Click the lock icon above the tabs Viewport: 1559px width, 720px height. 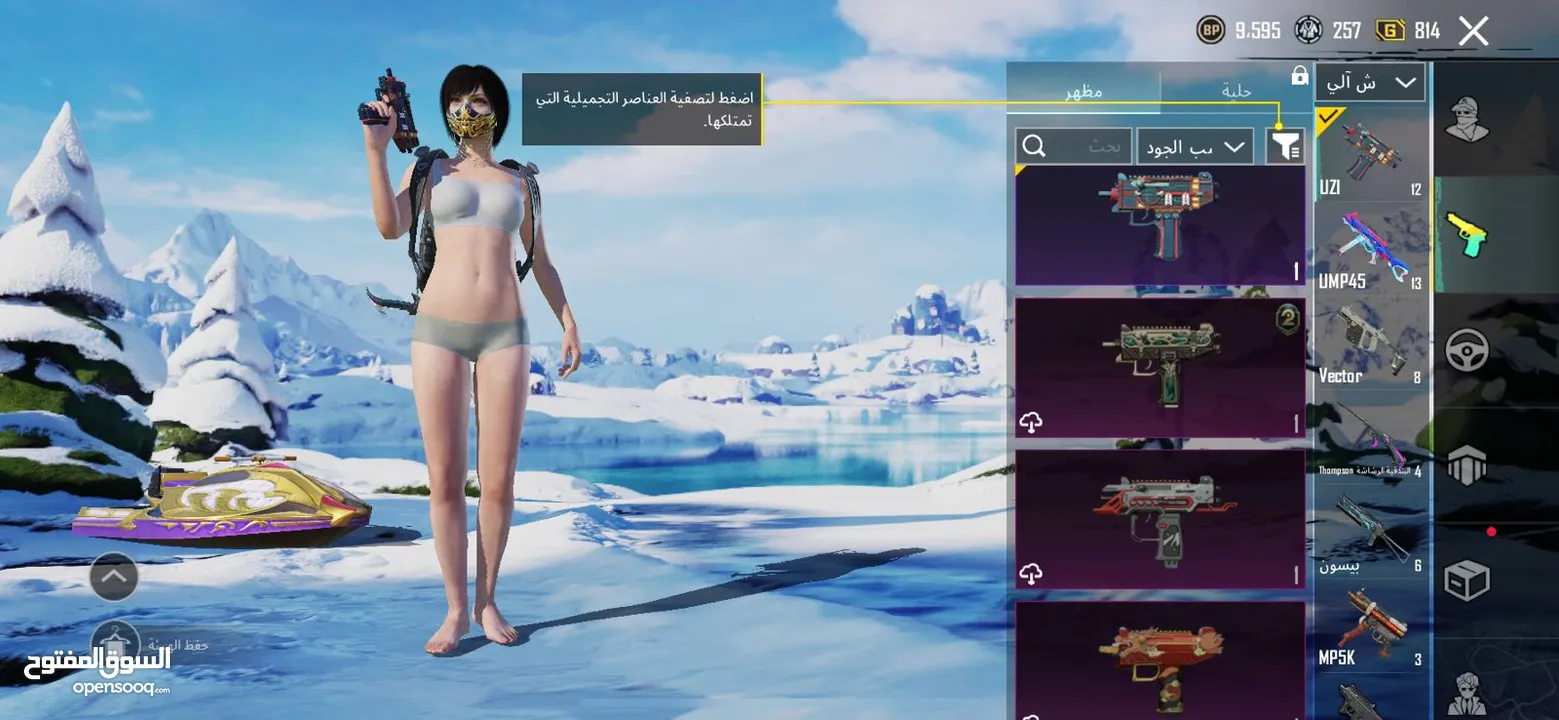coord(1299,75)
